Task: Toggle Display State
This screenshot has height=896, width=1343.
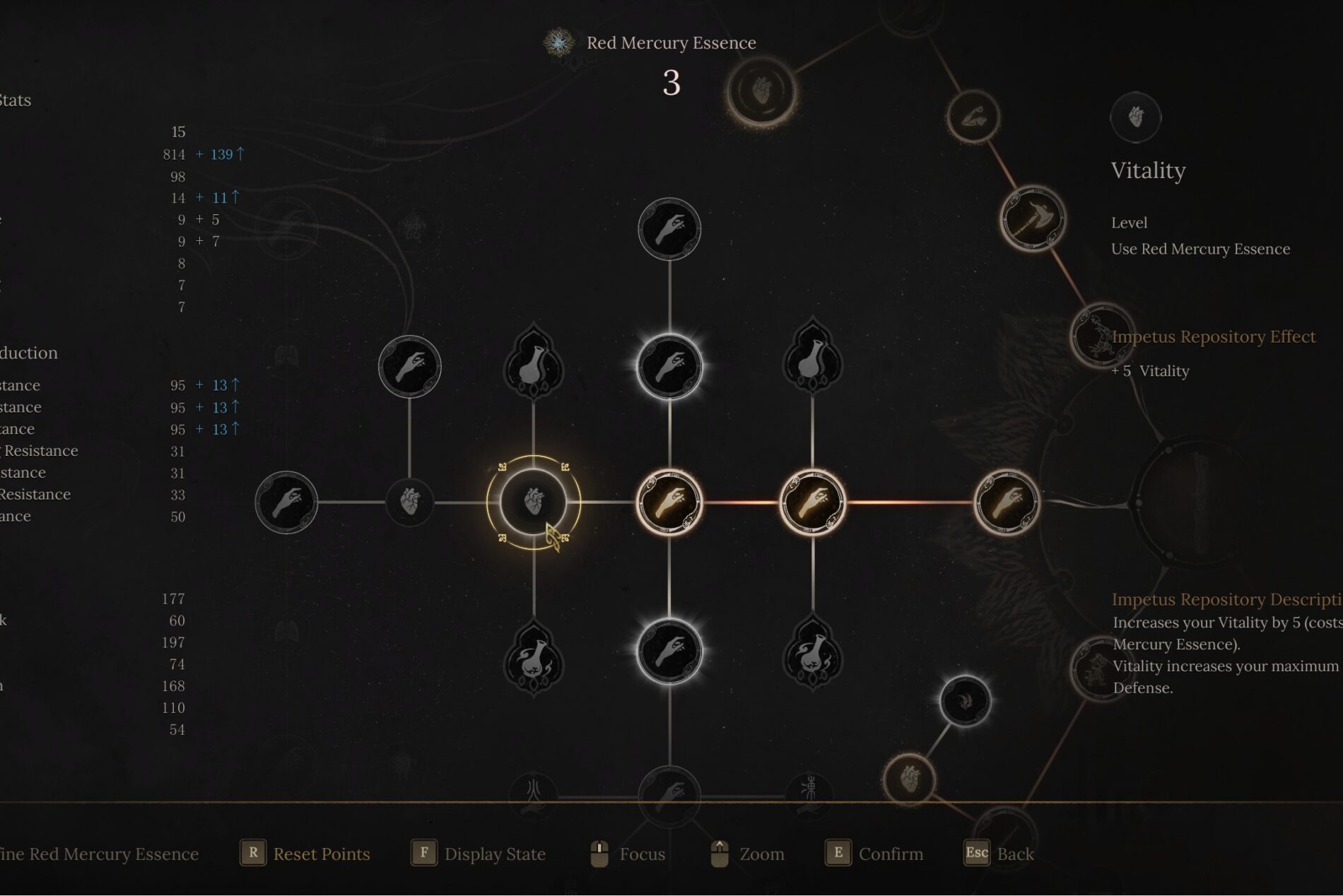Action: tap(479, 854)
